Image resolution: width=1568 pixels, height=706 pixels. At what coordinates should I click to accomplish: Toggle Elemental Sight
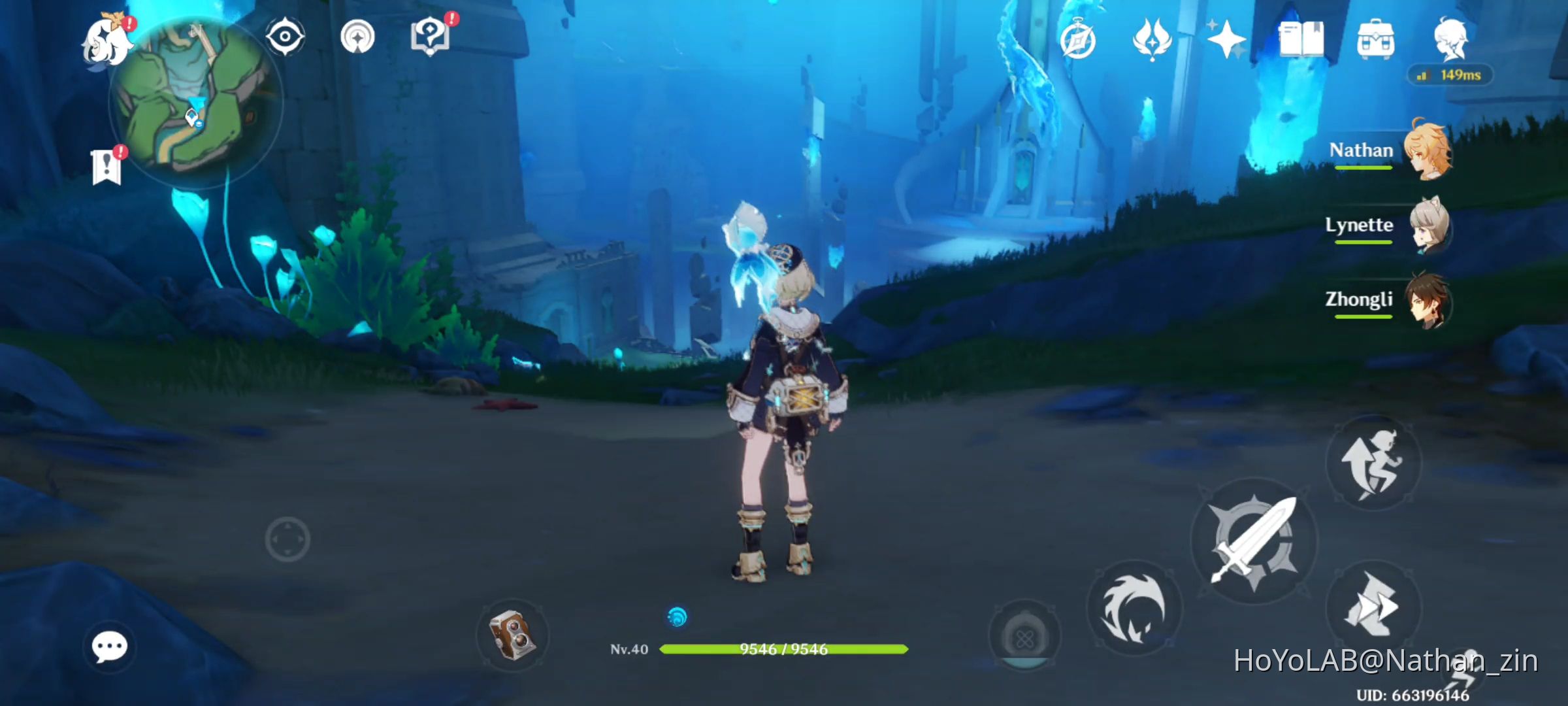[284, 37]
